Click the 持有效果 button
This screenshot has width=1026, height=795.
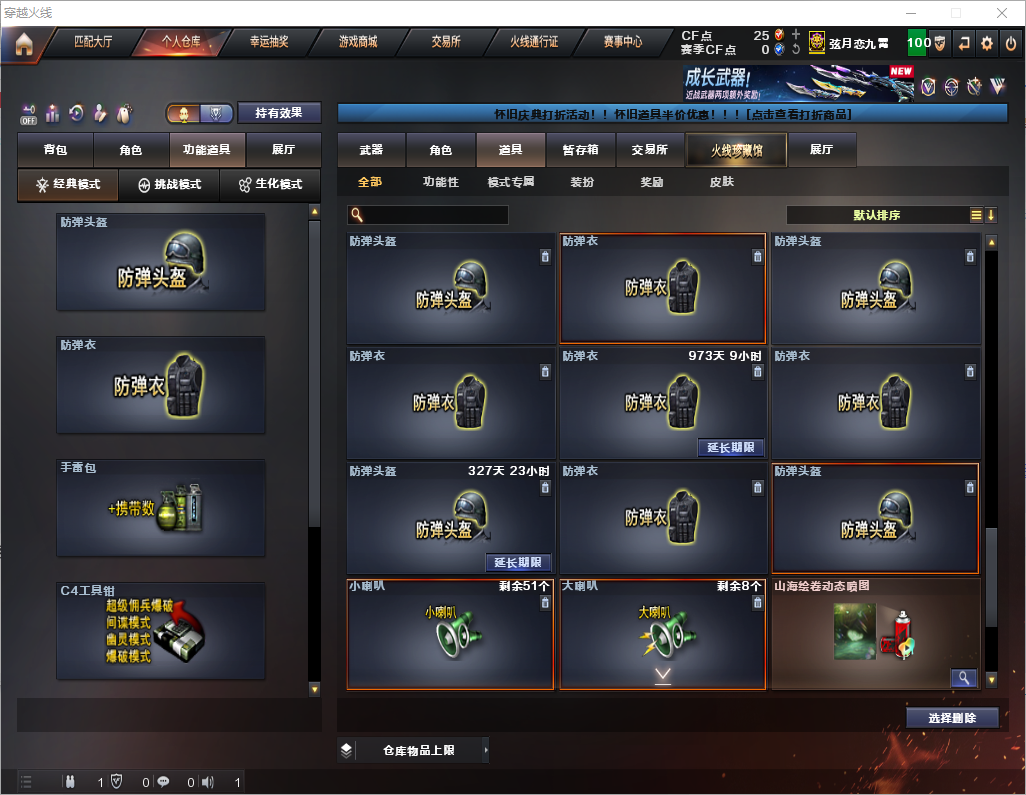[279, 113]
